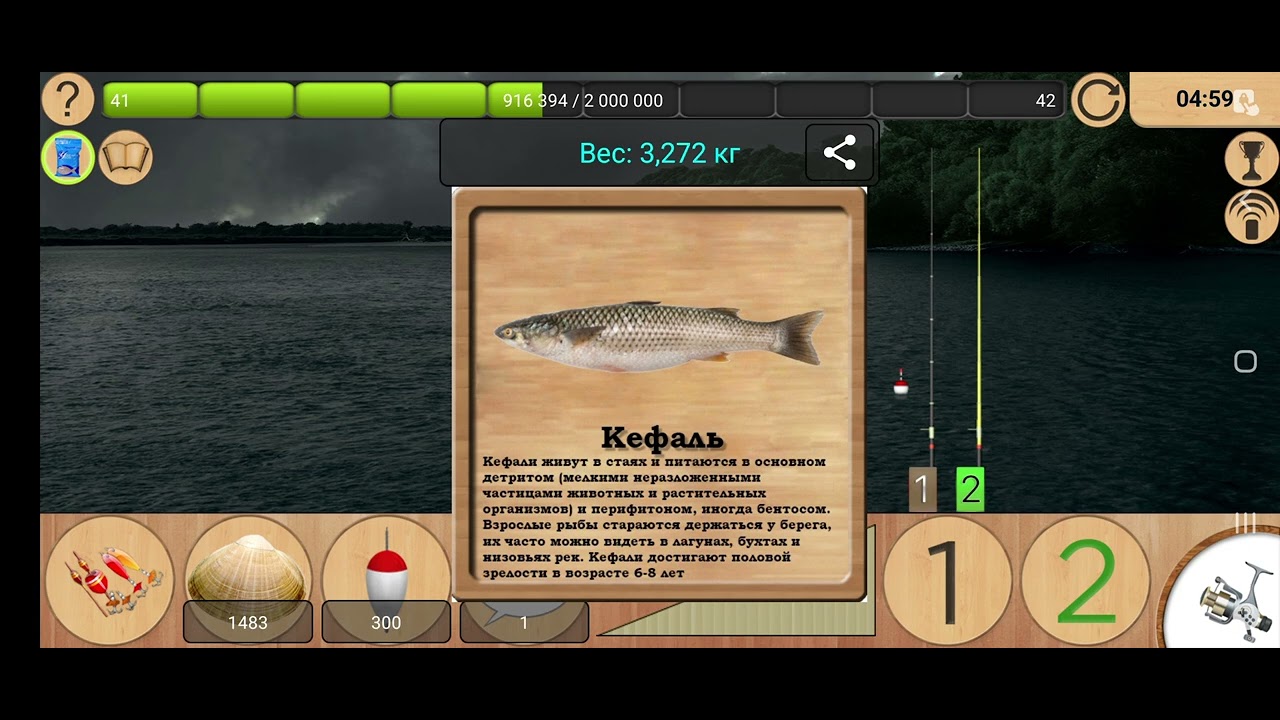The width and height of the screenshot is (1280, 720).
Task: Tap the small green rod 2 tag
Action: 970,490
